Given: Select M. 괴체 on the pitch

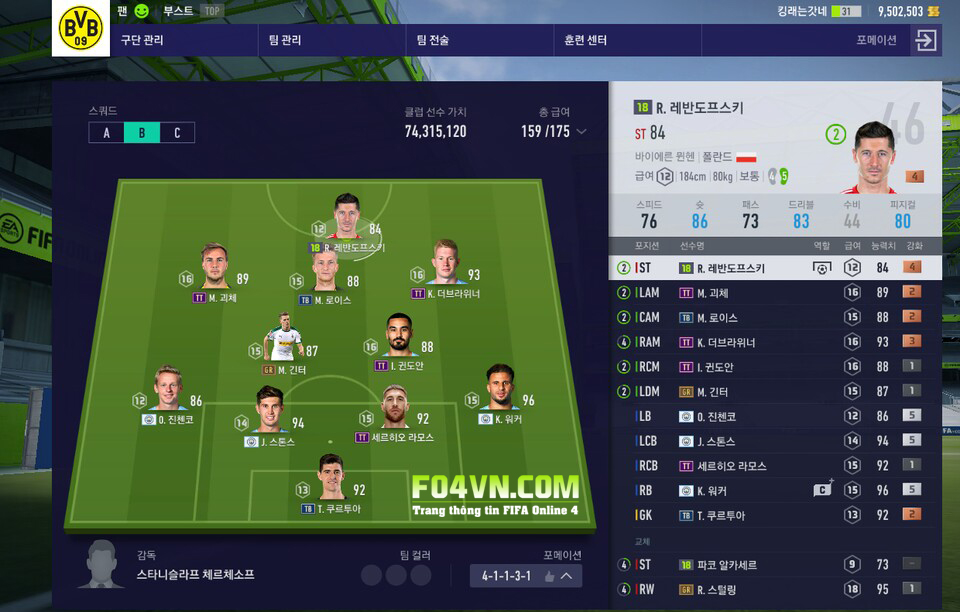Looking at the screenshot, I should click(215, 268).
